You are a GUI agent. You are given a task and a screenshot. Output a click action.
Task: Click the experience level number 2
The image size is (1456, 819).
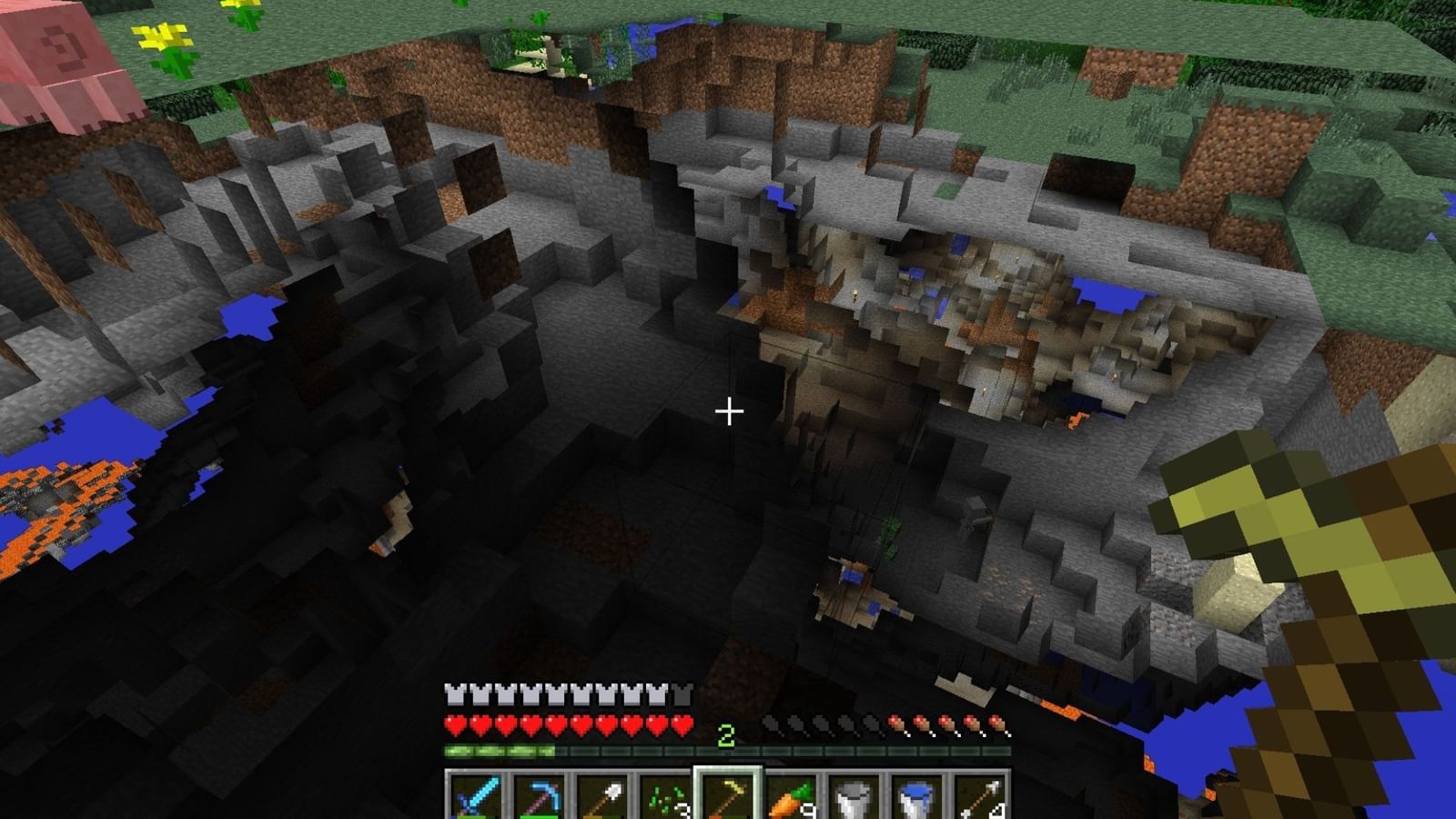coord(725,735)
